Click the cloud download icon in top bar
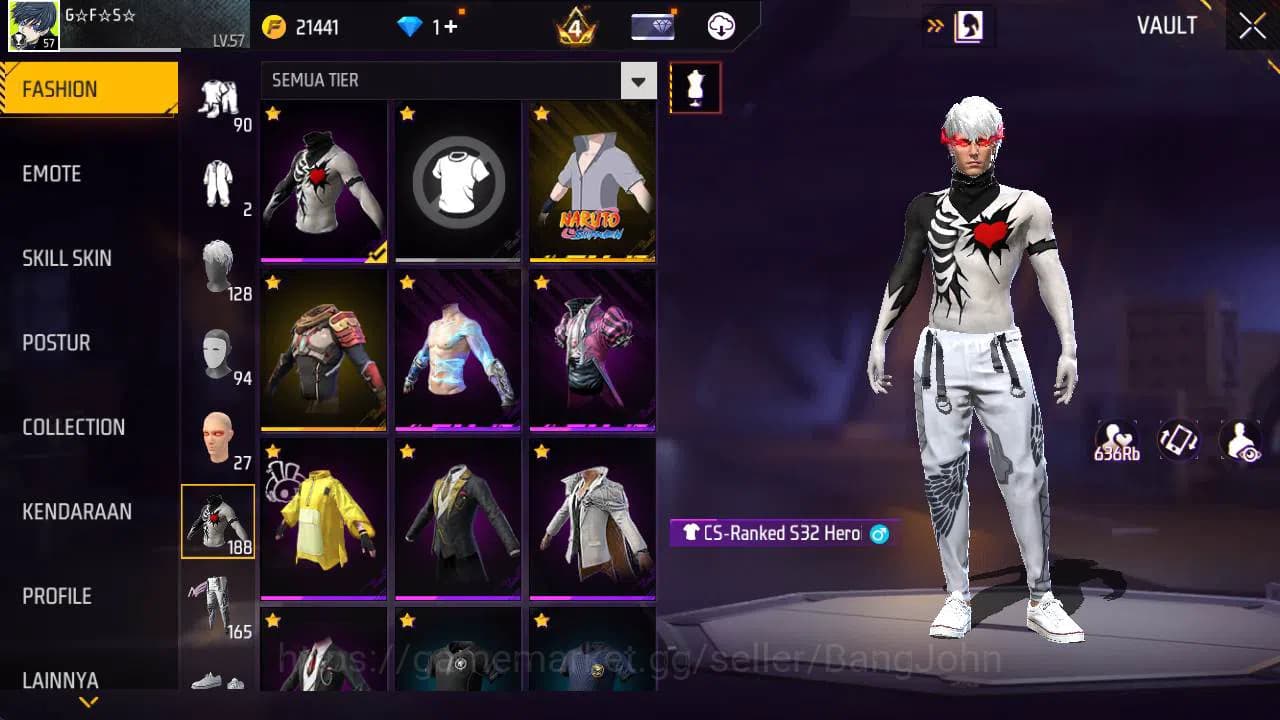This screenshot has width=1280, height=720. [x=721, y=27]
